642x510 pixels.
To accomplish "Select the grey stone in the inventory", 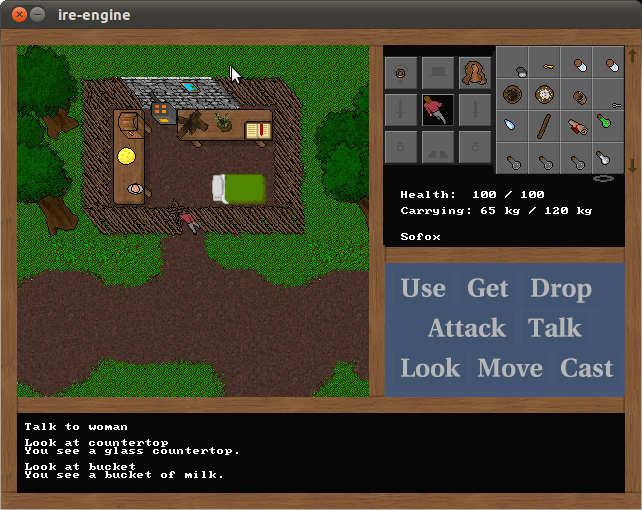I will [x=520, y=71].
